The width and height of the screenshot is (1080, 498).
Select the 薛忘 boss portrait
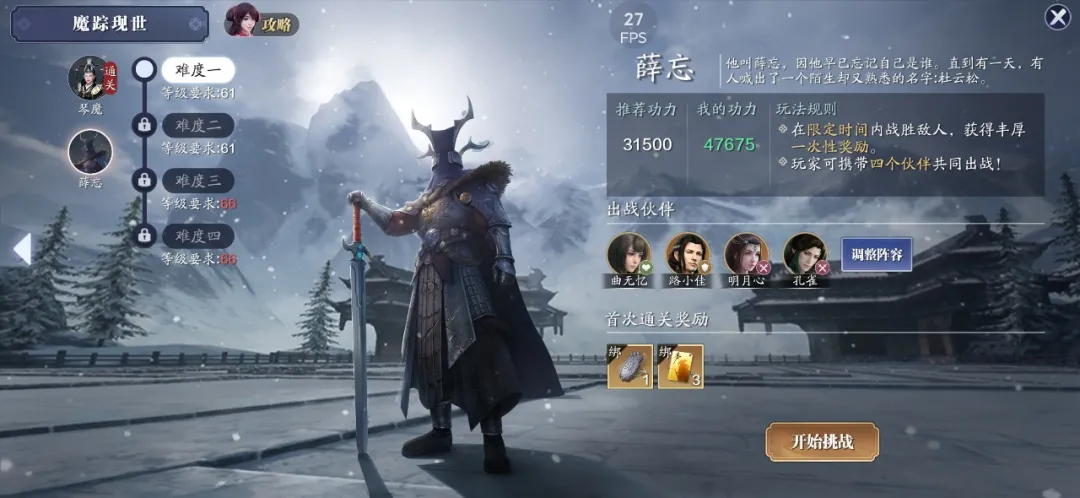pyautogui.click(x=90, y=152)
